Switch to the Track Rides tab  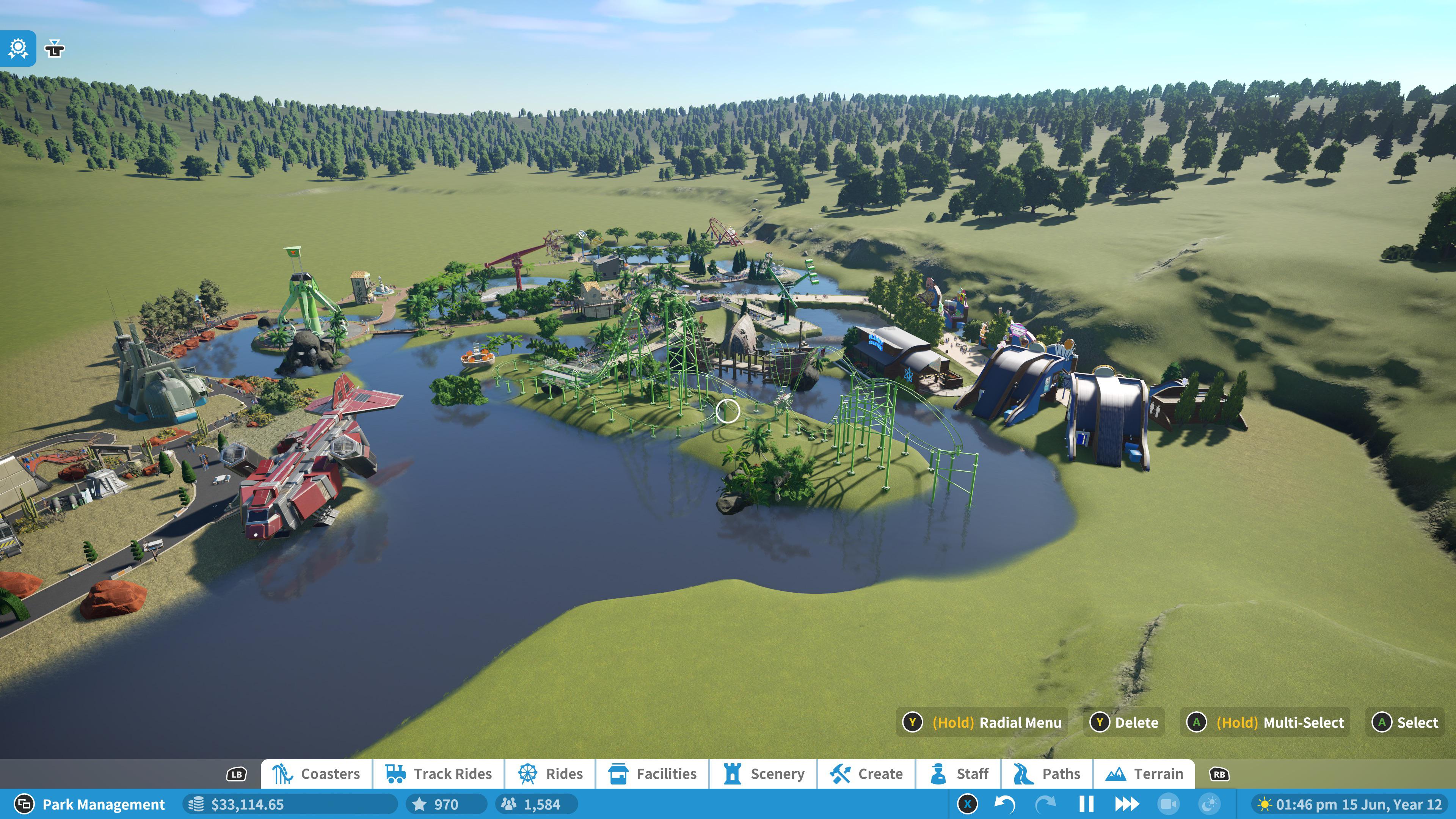click(x=438, y=774)
